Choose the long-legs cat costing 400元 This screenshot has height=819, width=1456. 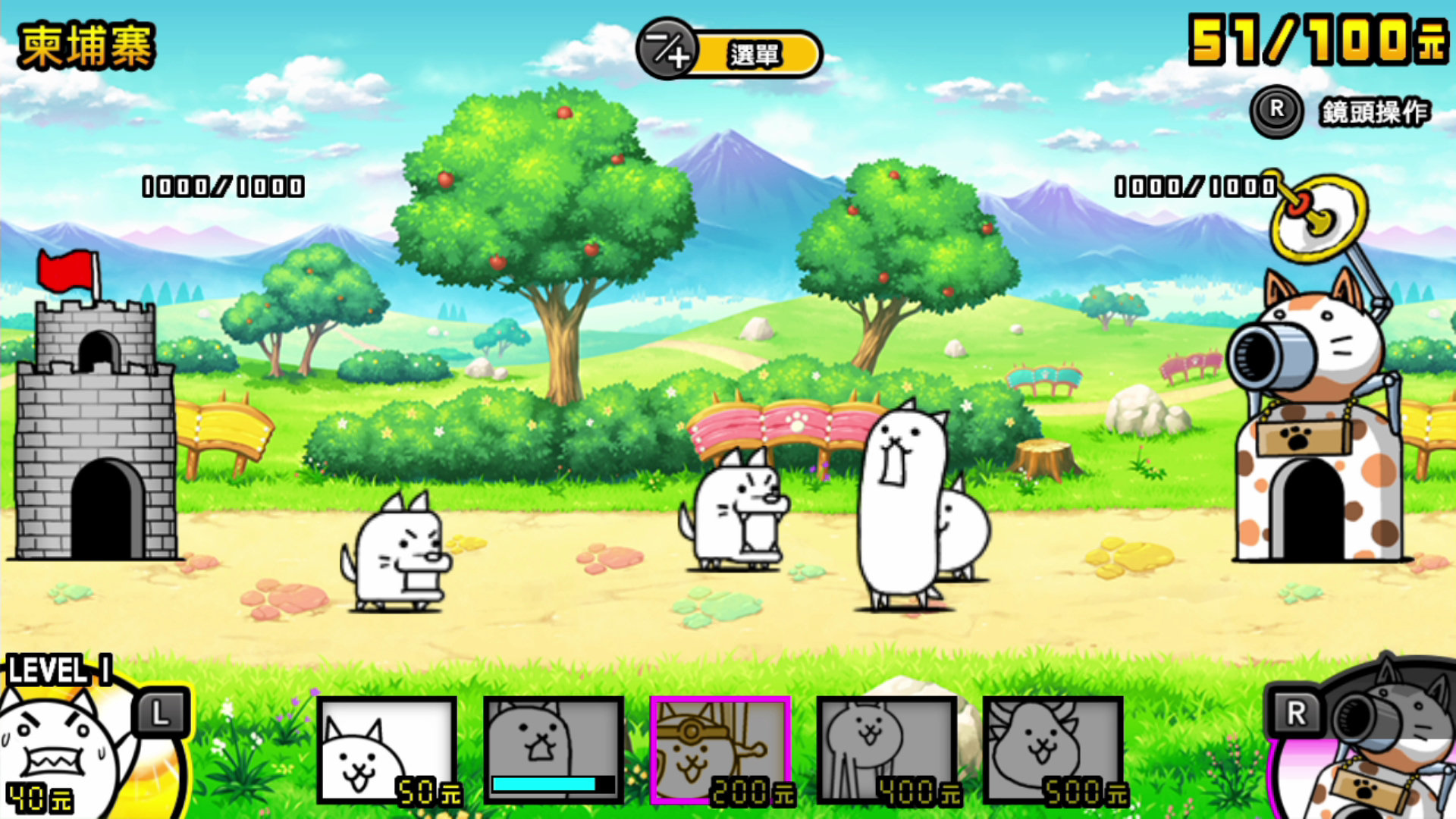(887, 750)
